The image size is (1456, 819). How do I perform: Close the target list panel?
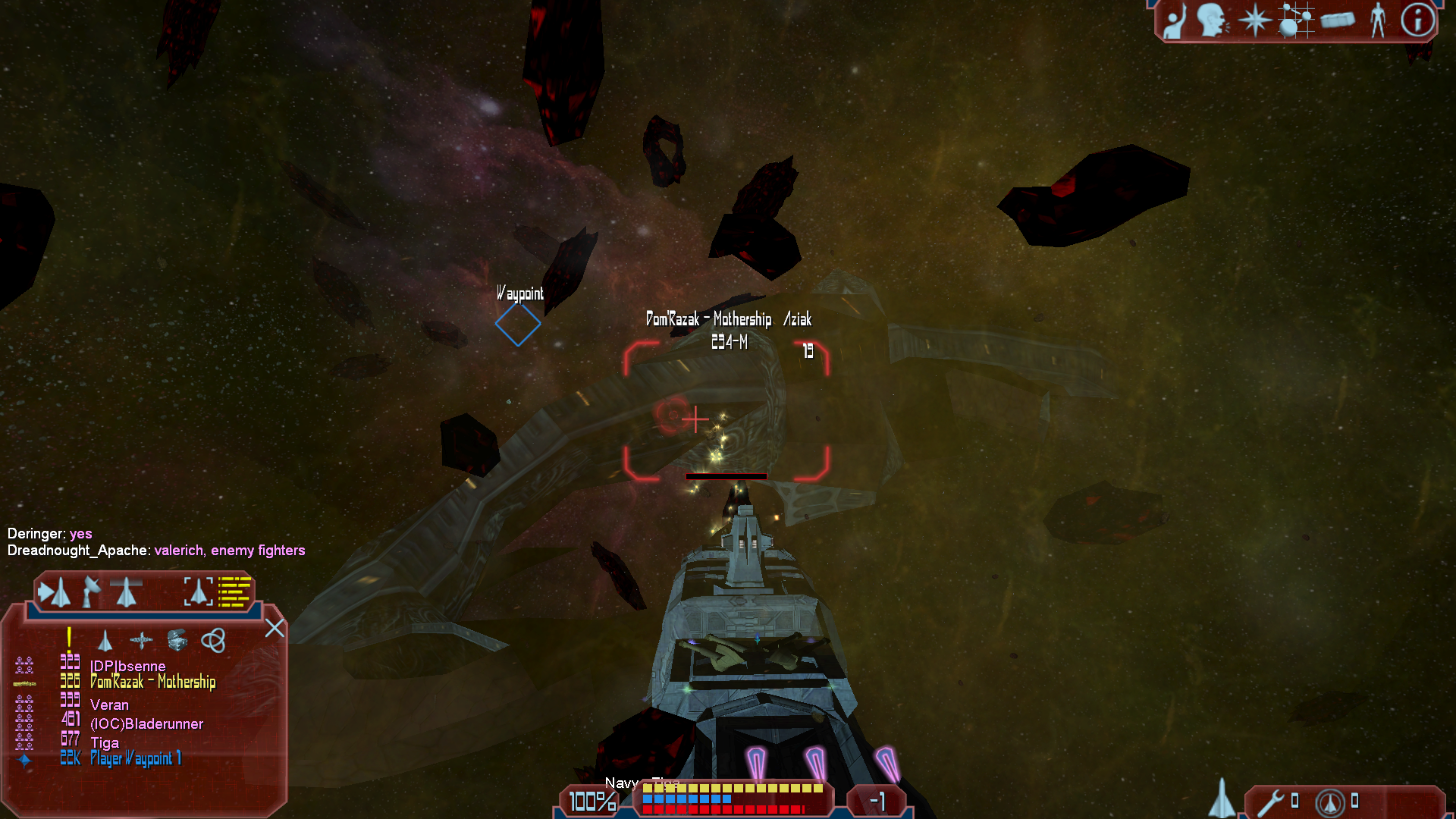[x=275, y=628]
